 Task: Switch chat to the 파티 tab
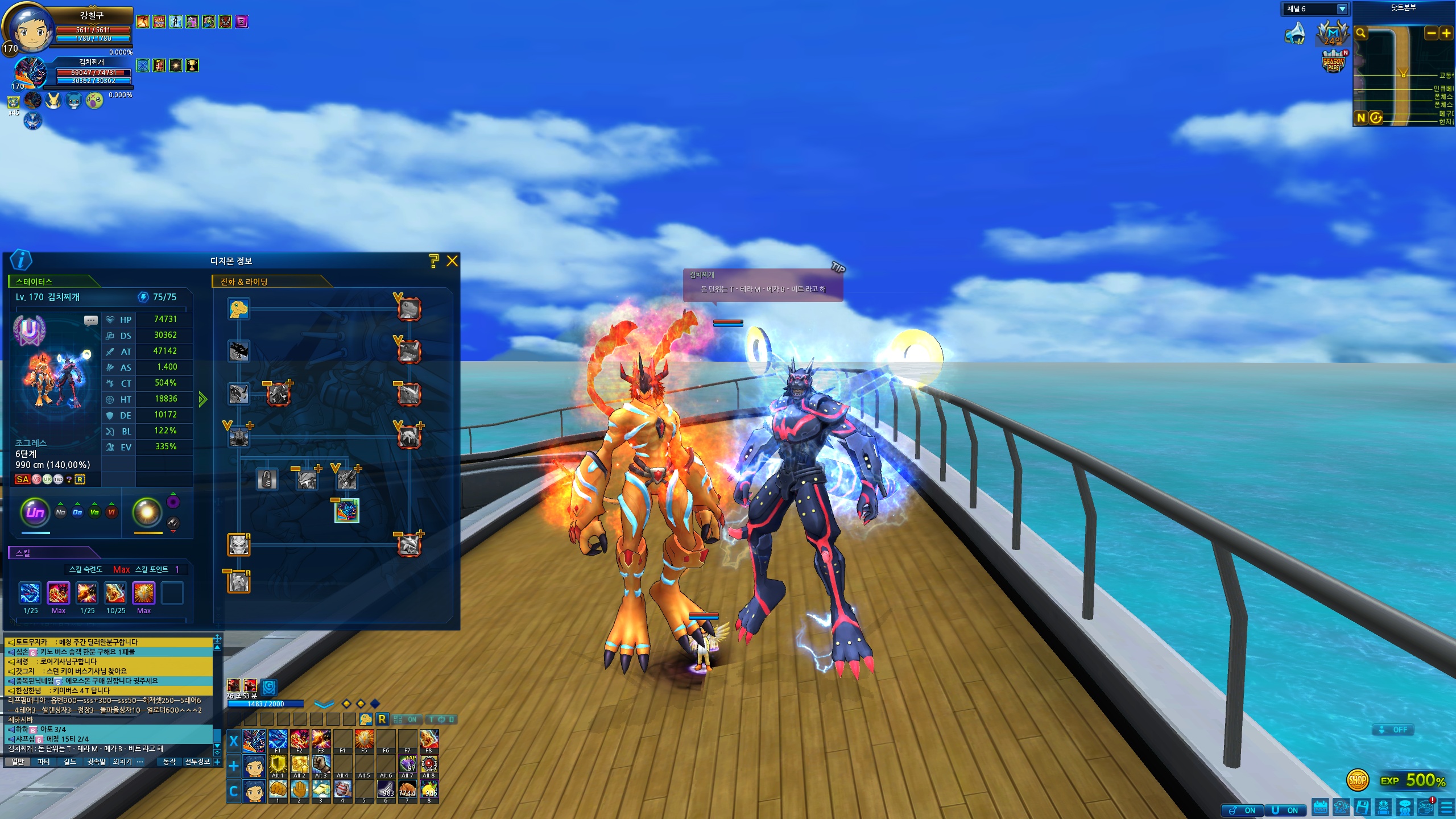pyautogui.click(x=44, y=762)
